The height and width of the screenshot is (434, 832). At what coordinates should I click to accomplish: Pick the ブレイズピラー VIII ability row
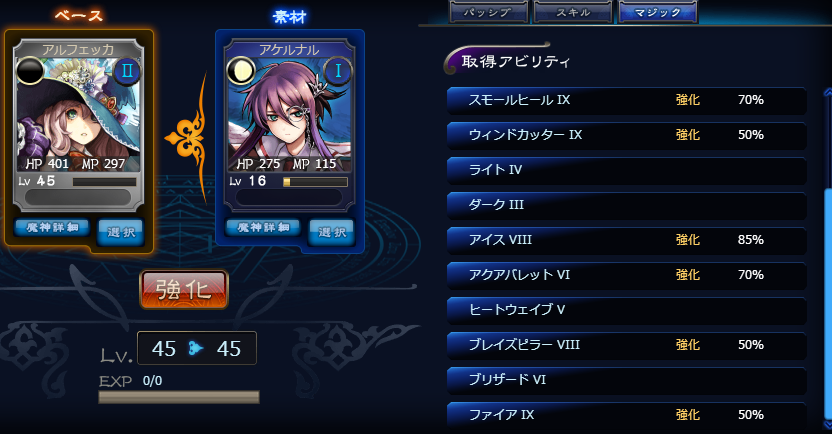pos(626,345)
